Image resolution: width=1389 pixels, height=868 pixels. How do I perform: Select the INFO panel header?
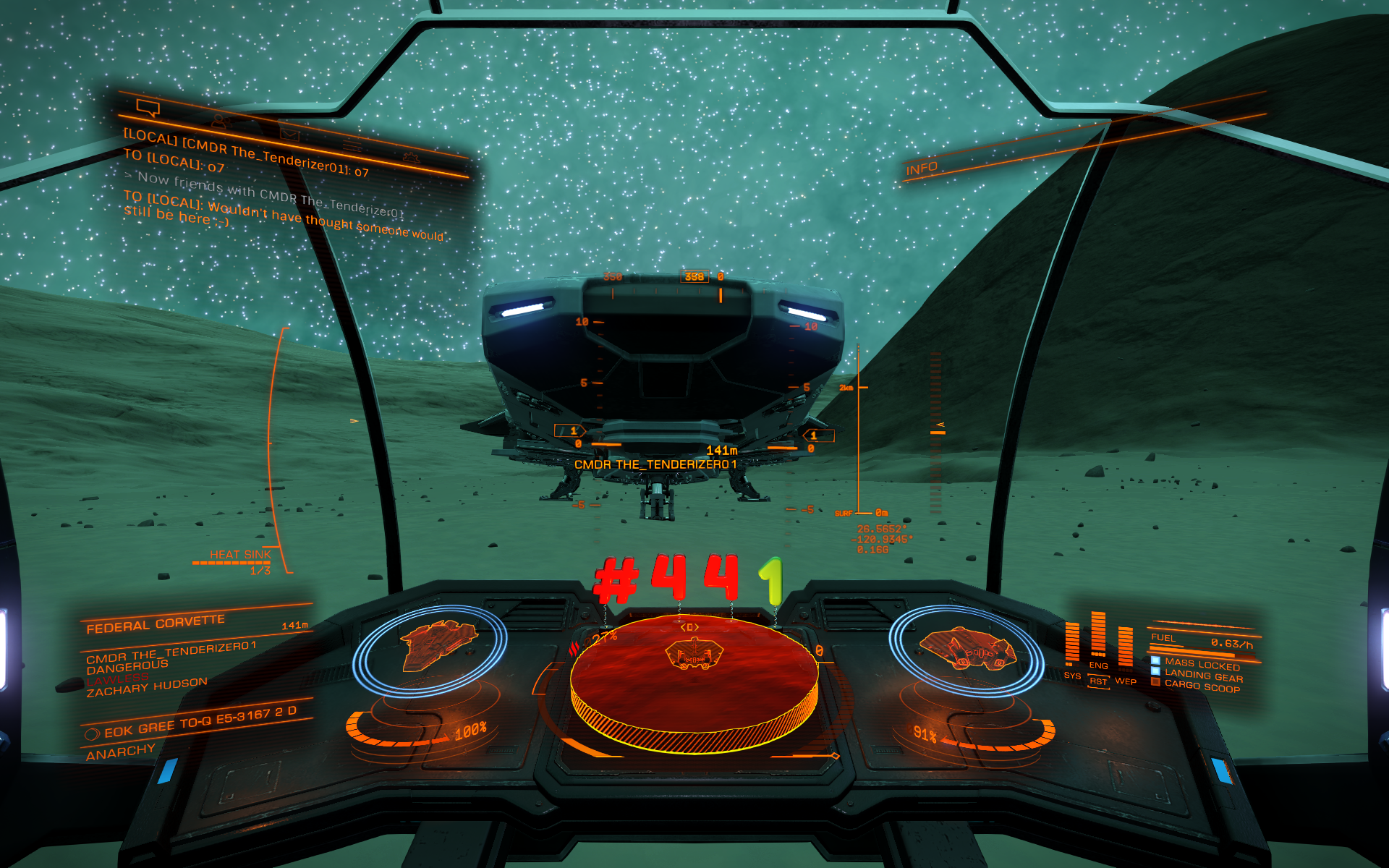[922, 169]
